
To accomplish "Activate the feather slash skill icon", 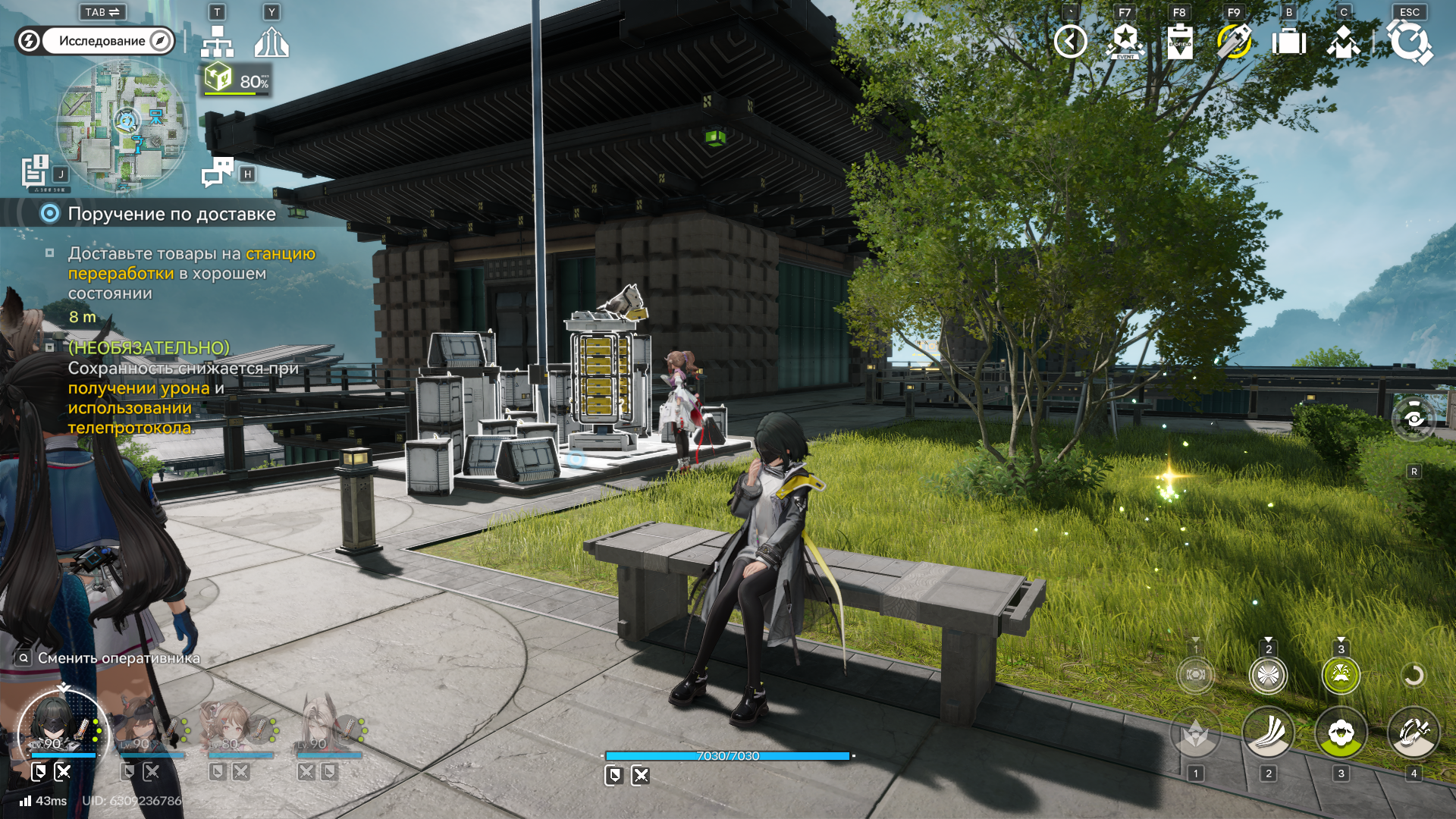I will click(1268, 733).
